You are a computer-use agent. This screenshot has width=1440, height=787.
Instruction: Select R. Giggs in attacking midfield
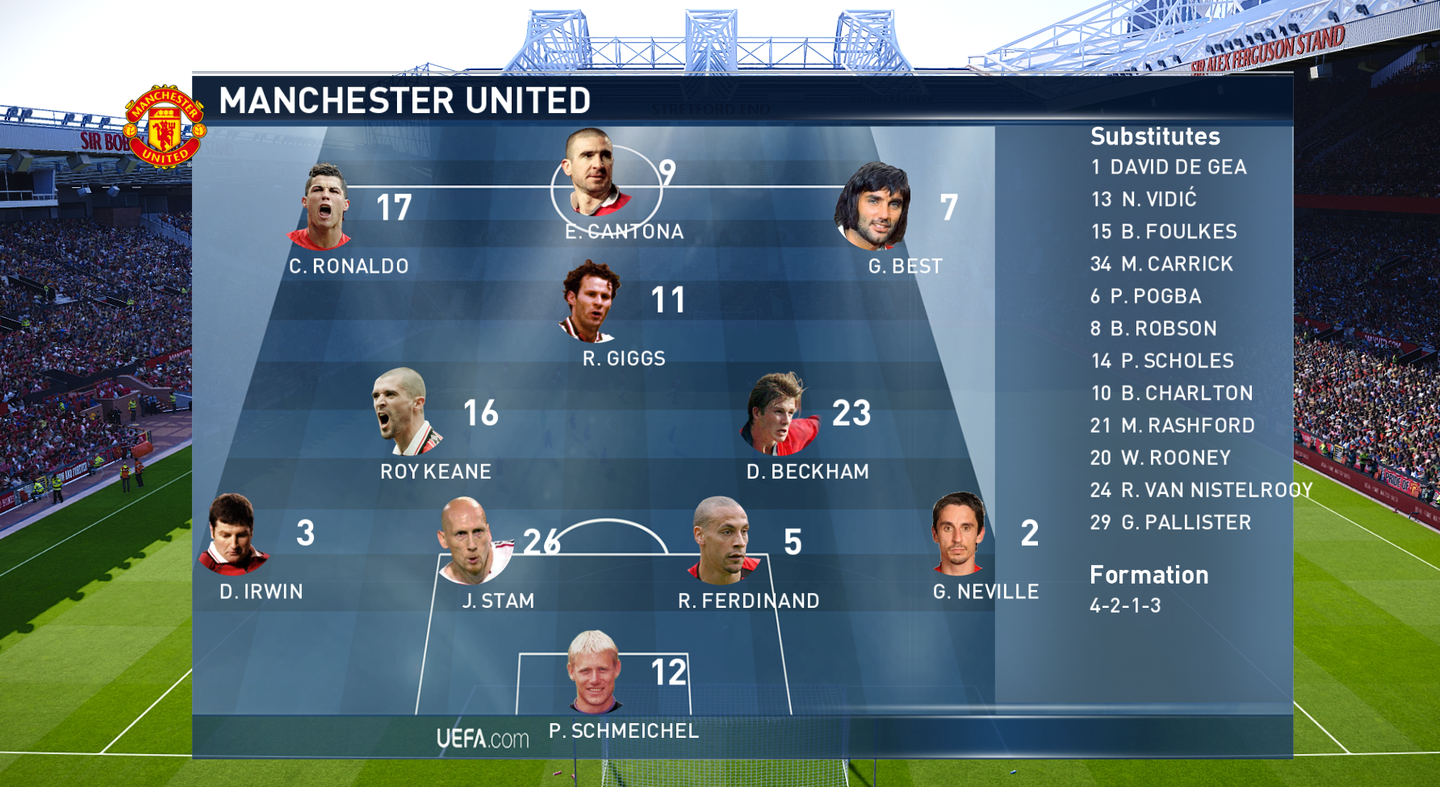click(590, 301)
